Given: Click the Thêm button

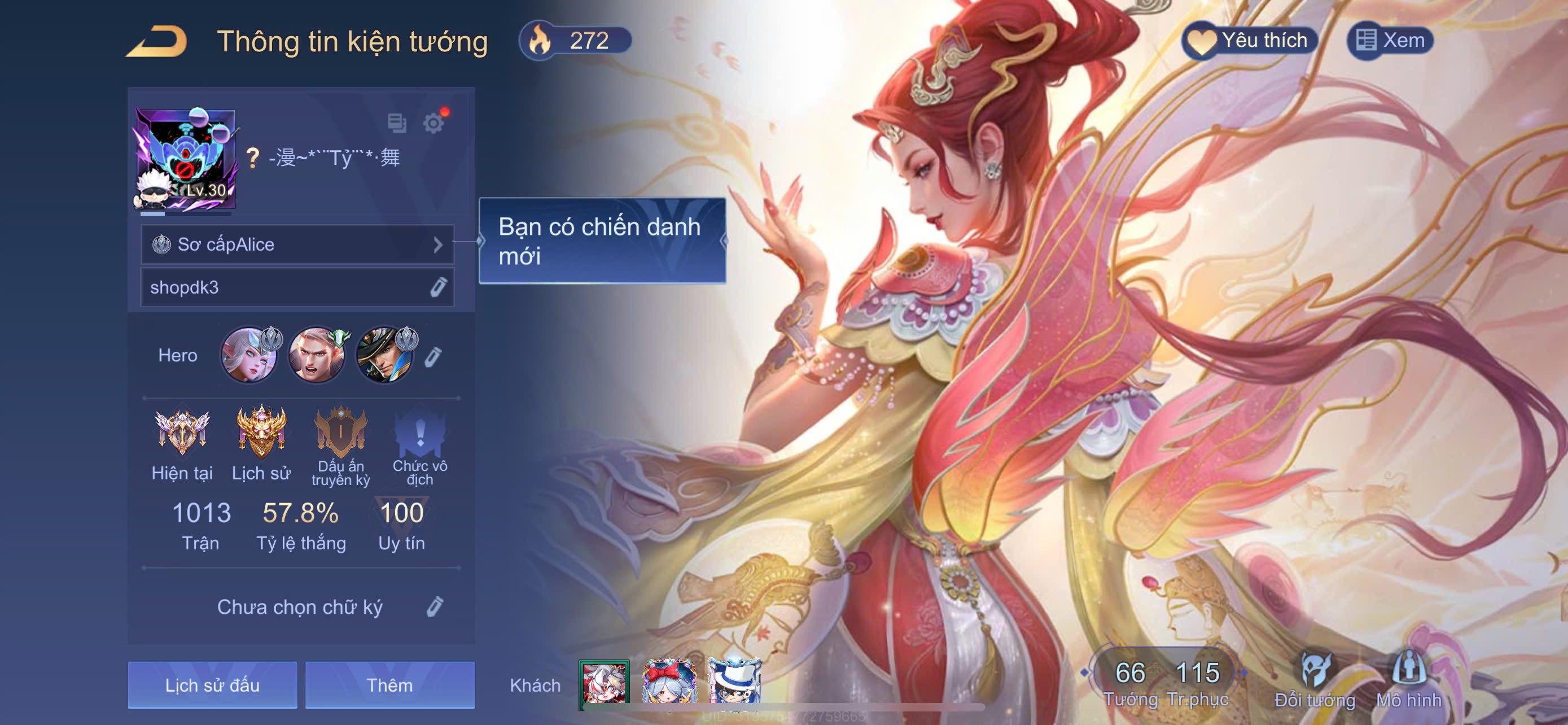Looking at the screenshot, I should click(389, 685).
